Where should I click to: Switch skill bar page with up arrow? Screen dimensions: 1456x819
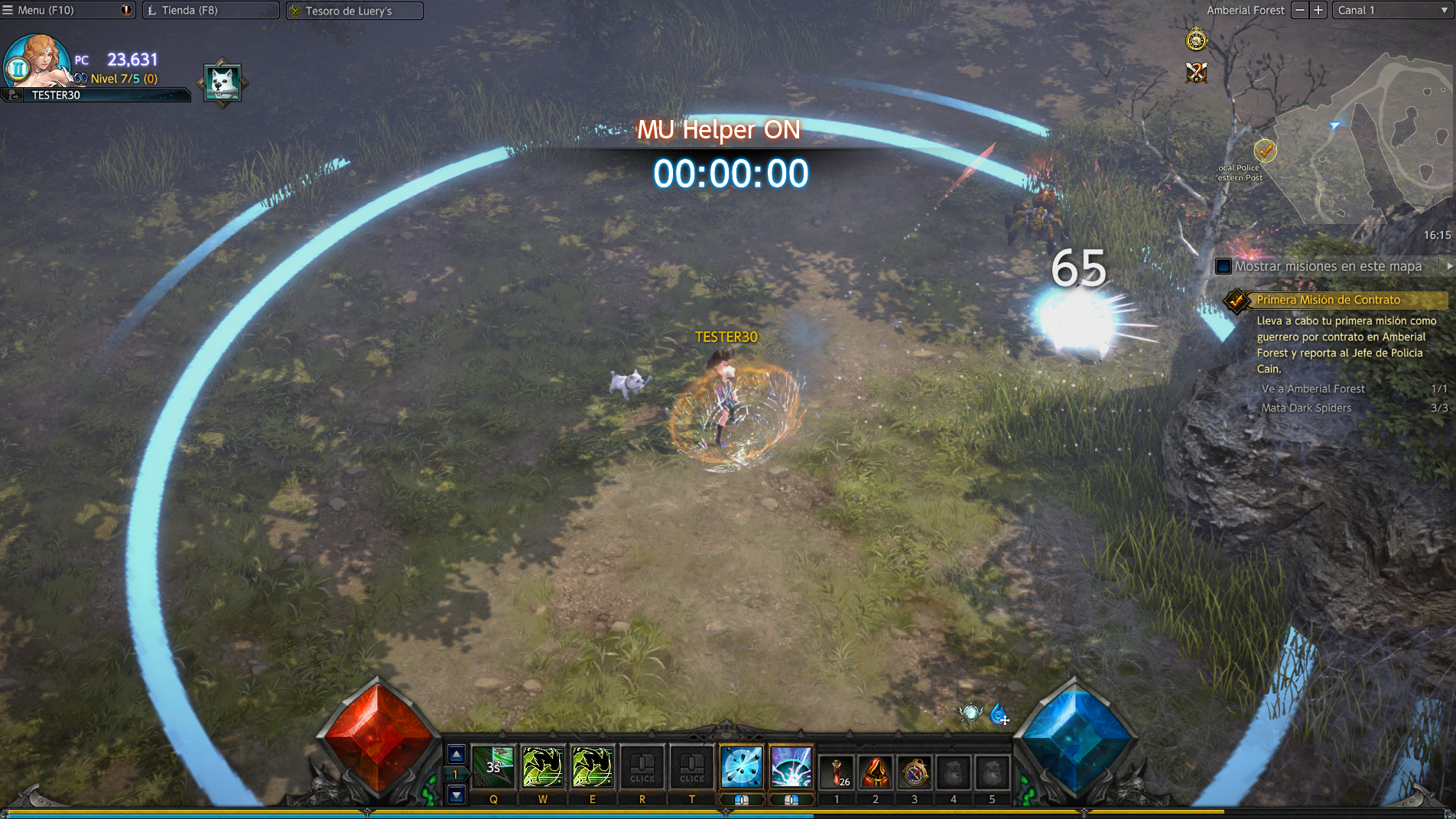point(457,755)
